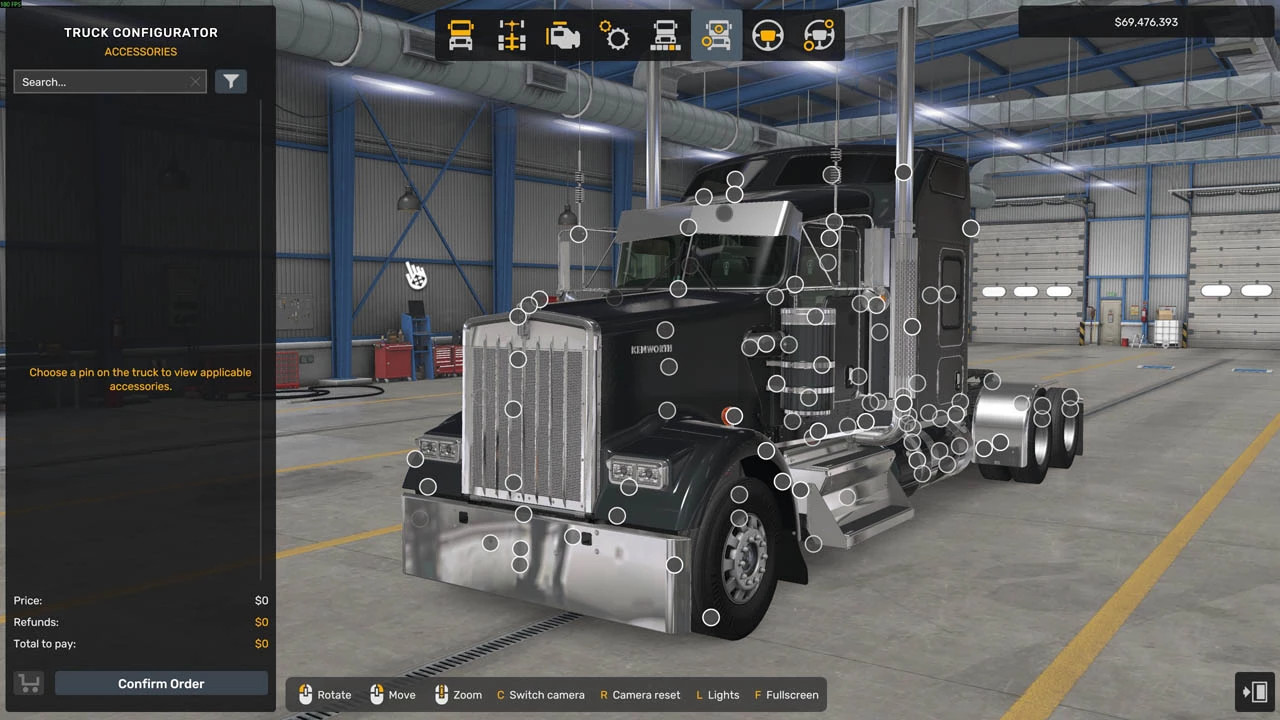Switch to the truck cabin tab
Image resolution: width=1280 pixels, height=720 pixels.
[x=461, y=36]
